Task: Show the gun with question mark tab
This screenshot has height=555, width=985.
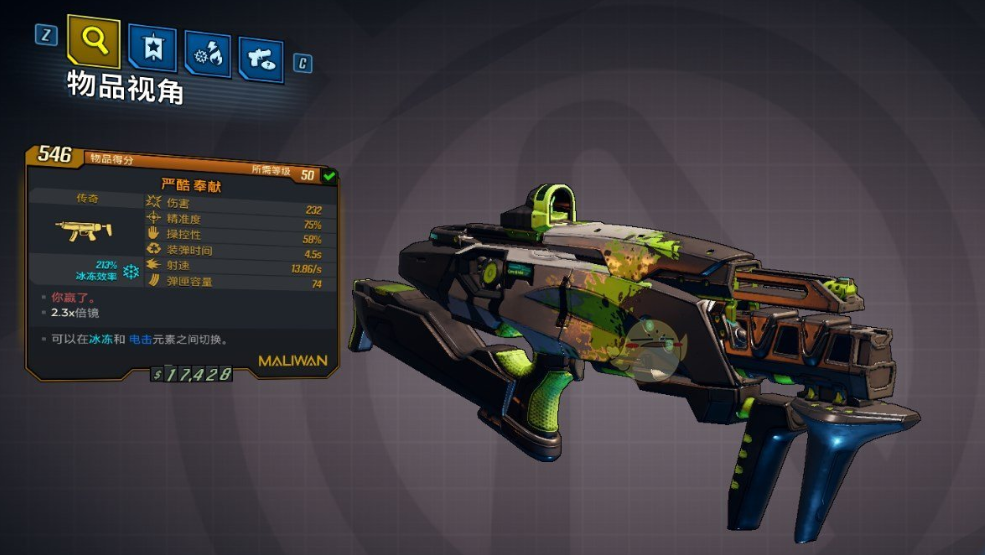Action: pos(261,60)
